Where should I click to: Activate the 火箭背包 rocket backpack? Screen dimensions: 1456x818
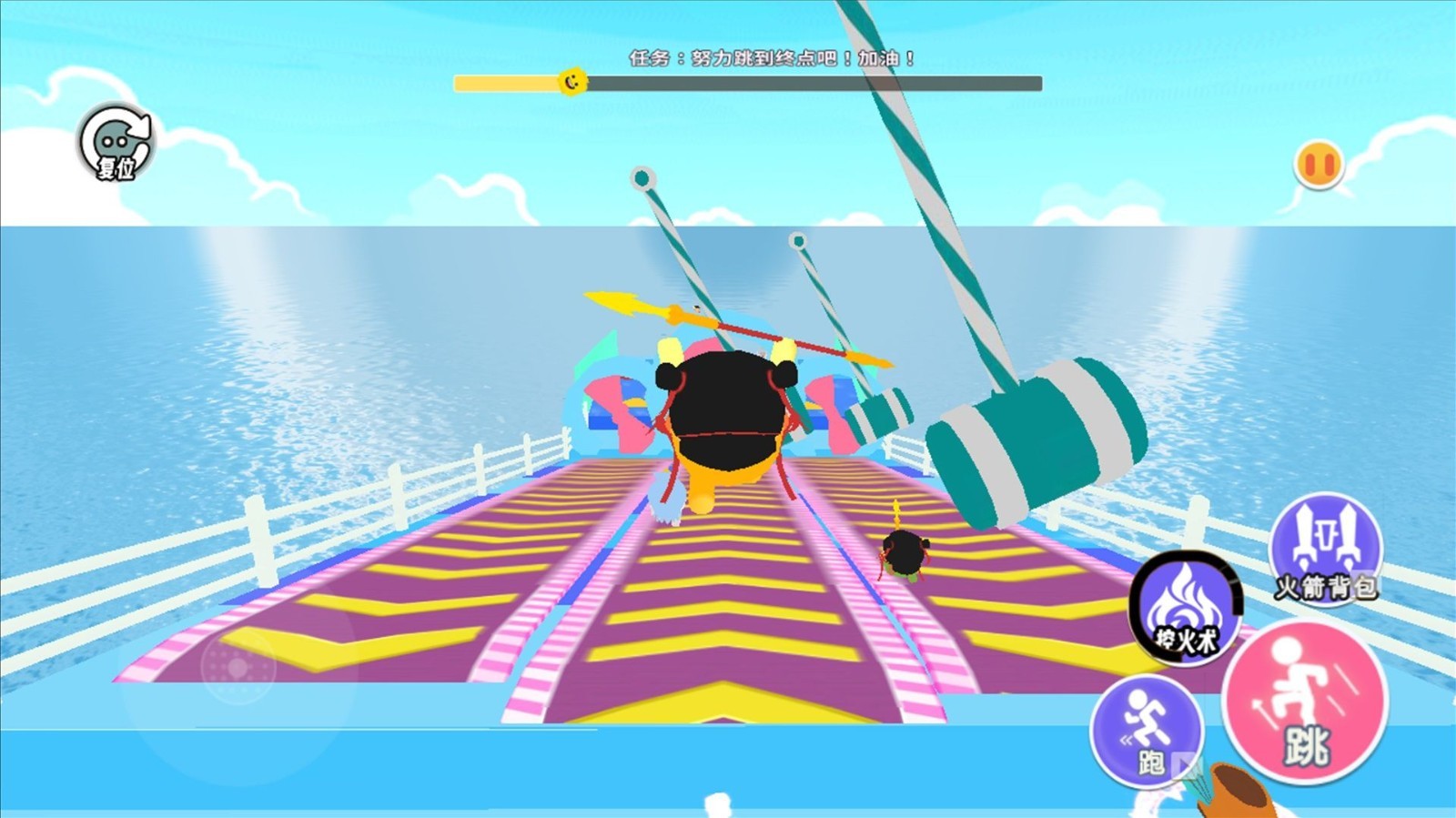[1326, 548]
